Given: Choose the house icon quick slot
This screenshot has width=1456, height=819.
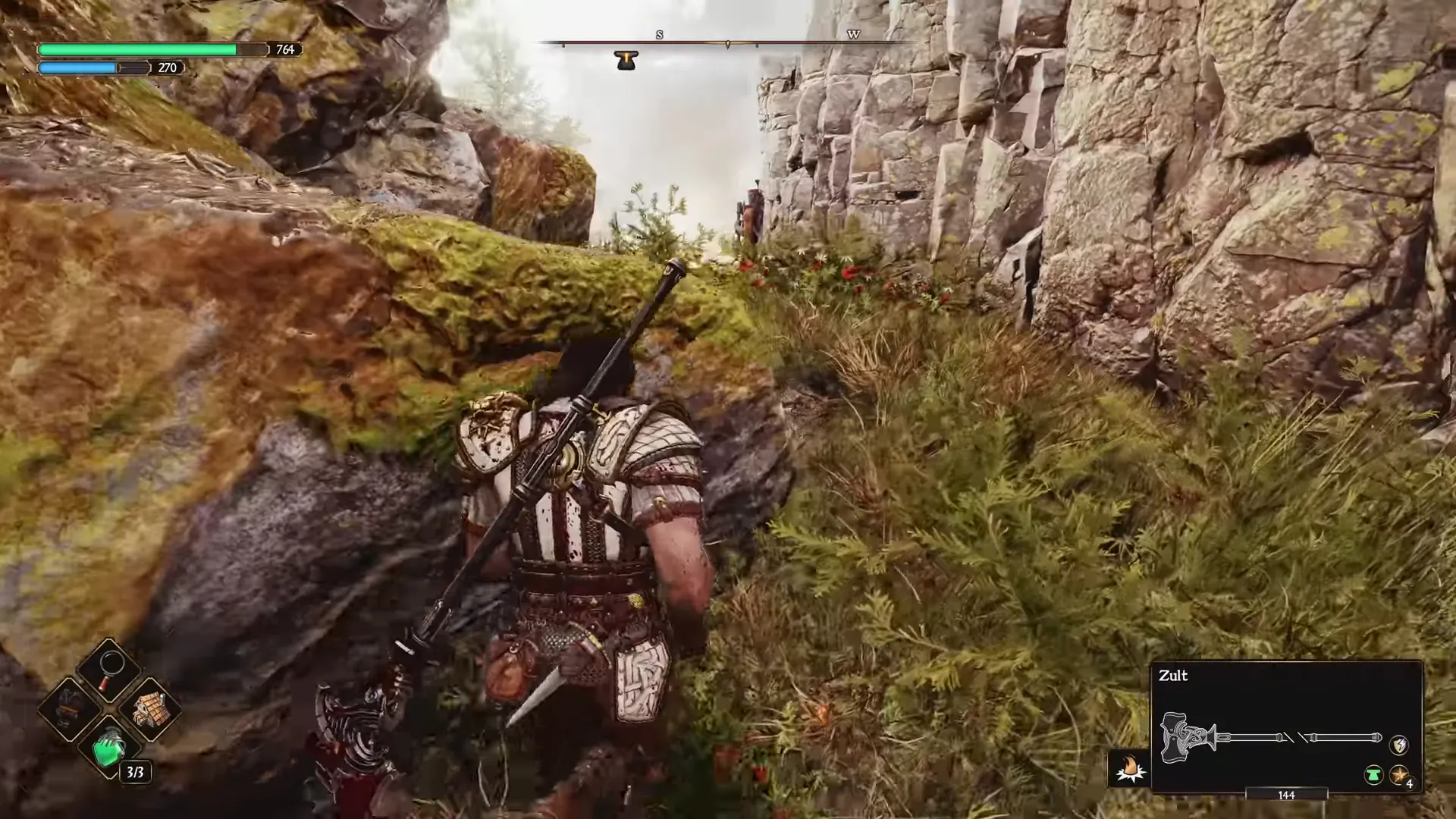Looking at the screenshot, I should click(x=149, y=710).
